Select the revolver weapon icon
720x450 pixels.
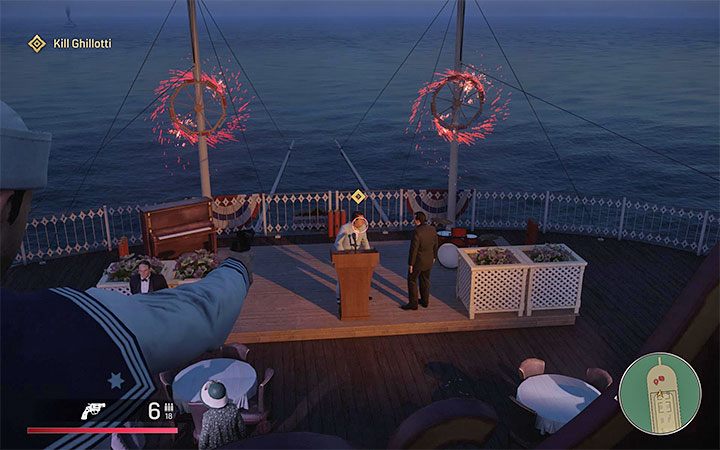pyautogui.click(x=96, y=410)
